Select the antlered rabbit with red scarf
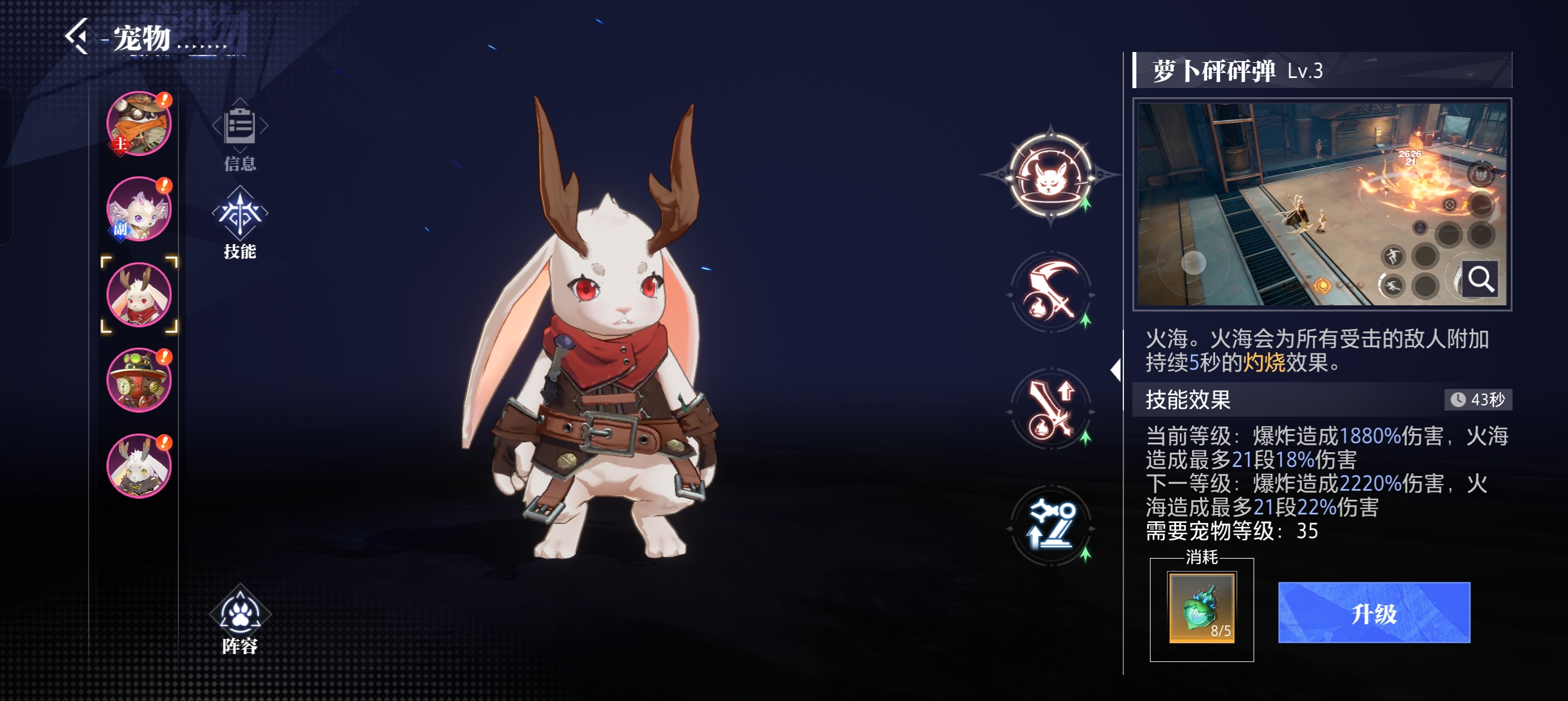This screenshot has height=701, width=1568. (x=139, y=295)
